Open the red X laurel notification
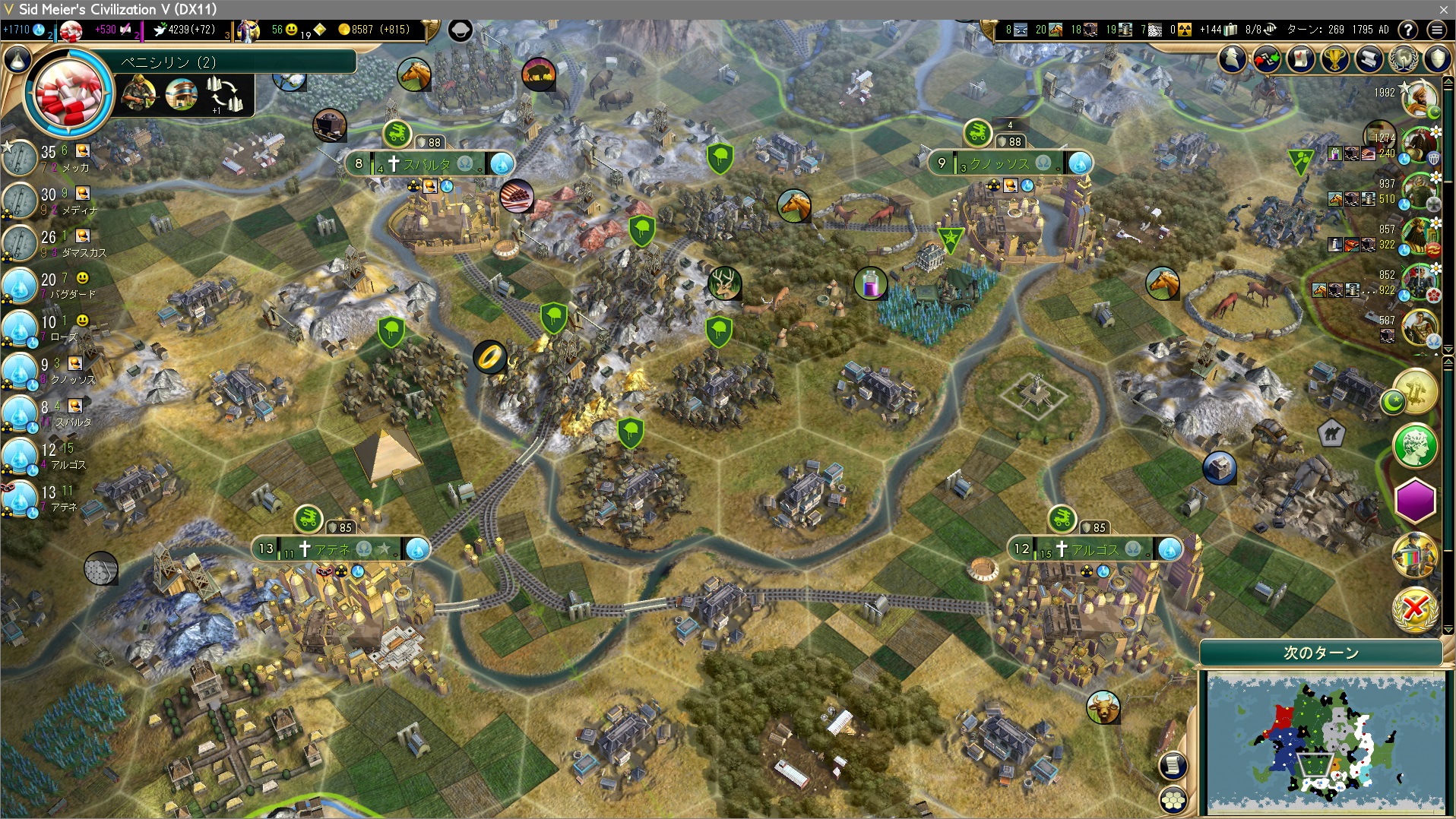This screenshot has height=819, width=1456. point(1415,608)
